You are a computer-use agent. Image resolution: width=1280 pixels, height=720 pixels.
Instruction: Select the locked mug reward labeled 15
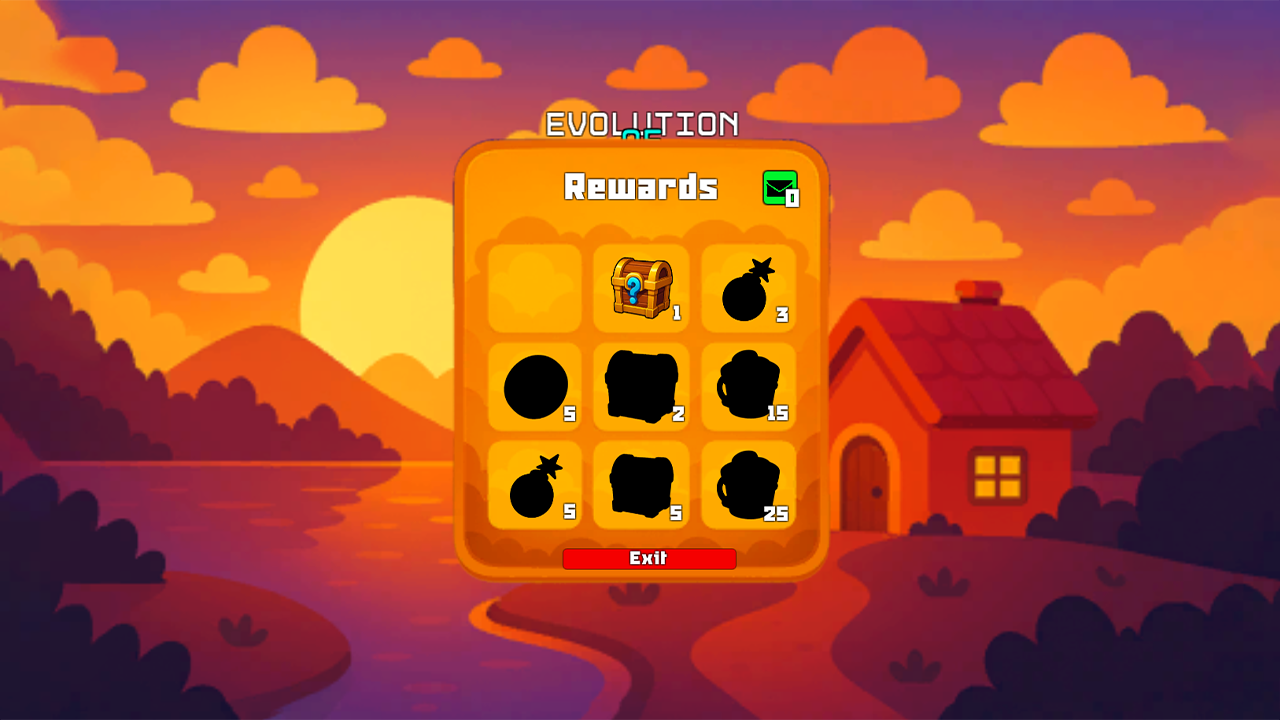point(747,387)
